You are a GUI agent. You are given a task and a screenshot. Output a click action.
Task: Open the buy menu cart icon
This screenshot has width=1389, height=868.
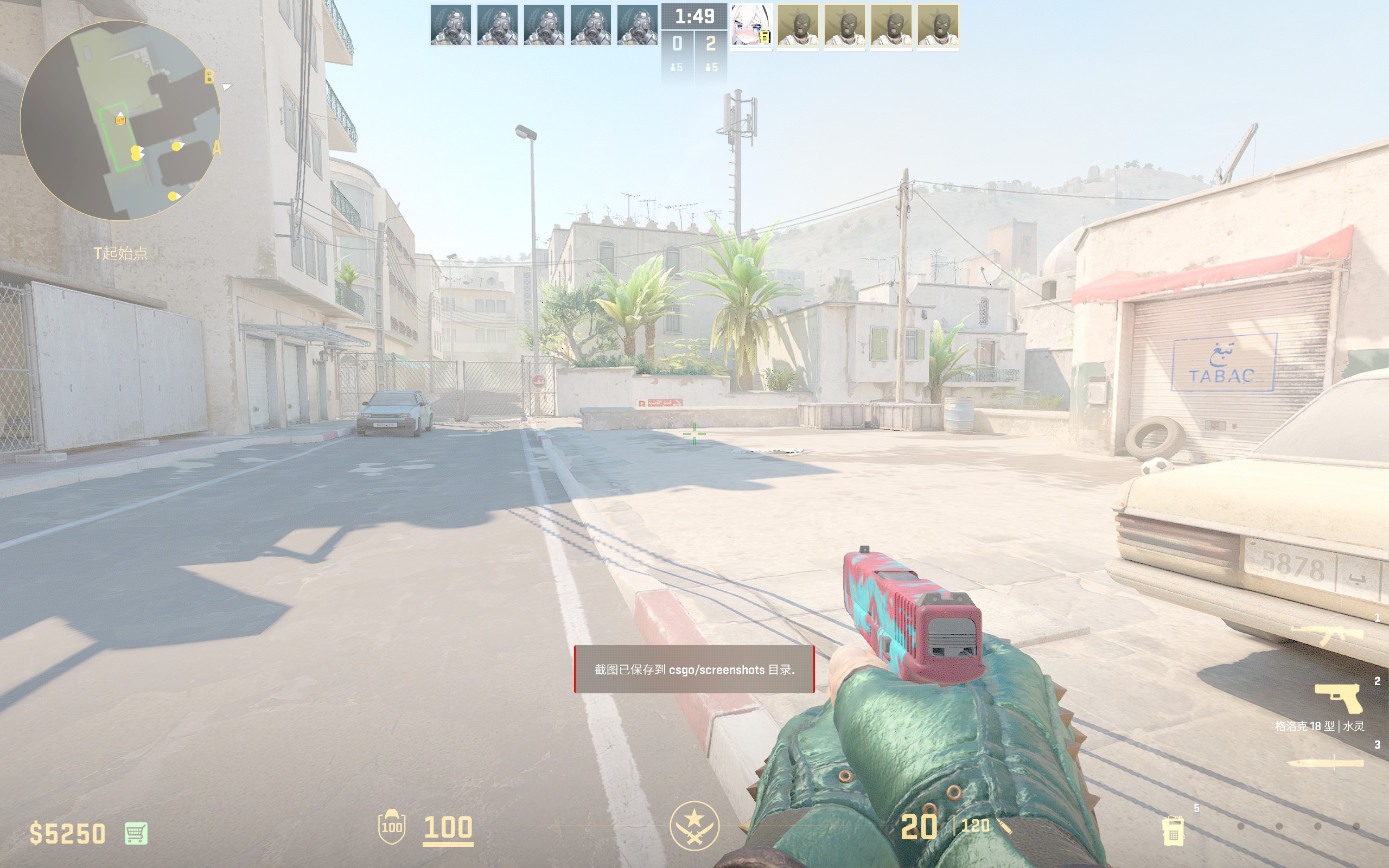136,833
